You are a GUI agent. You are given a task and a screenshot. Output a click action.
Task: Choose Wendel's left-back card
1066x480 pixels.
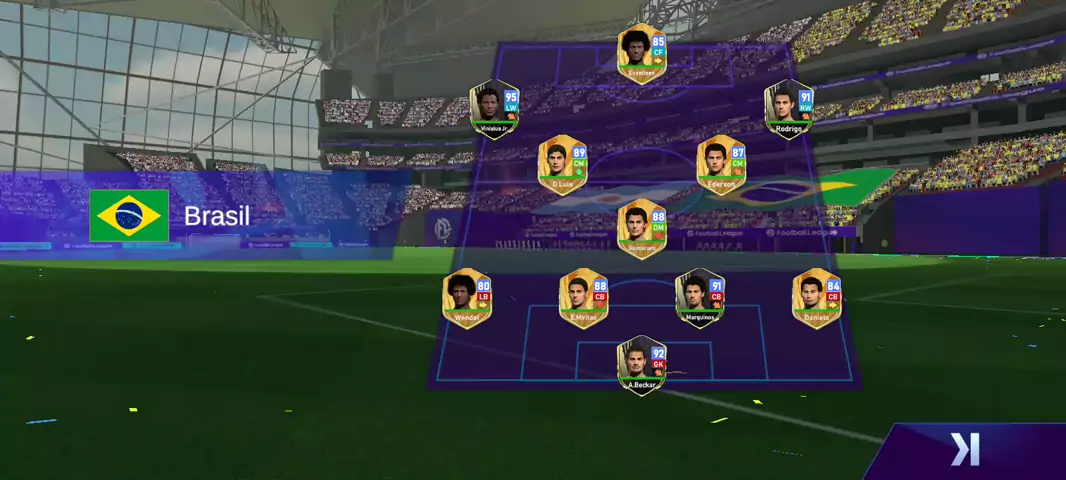pyautogui.click(x=467, y=298)
